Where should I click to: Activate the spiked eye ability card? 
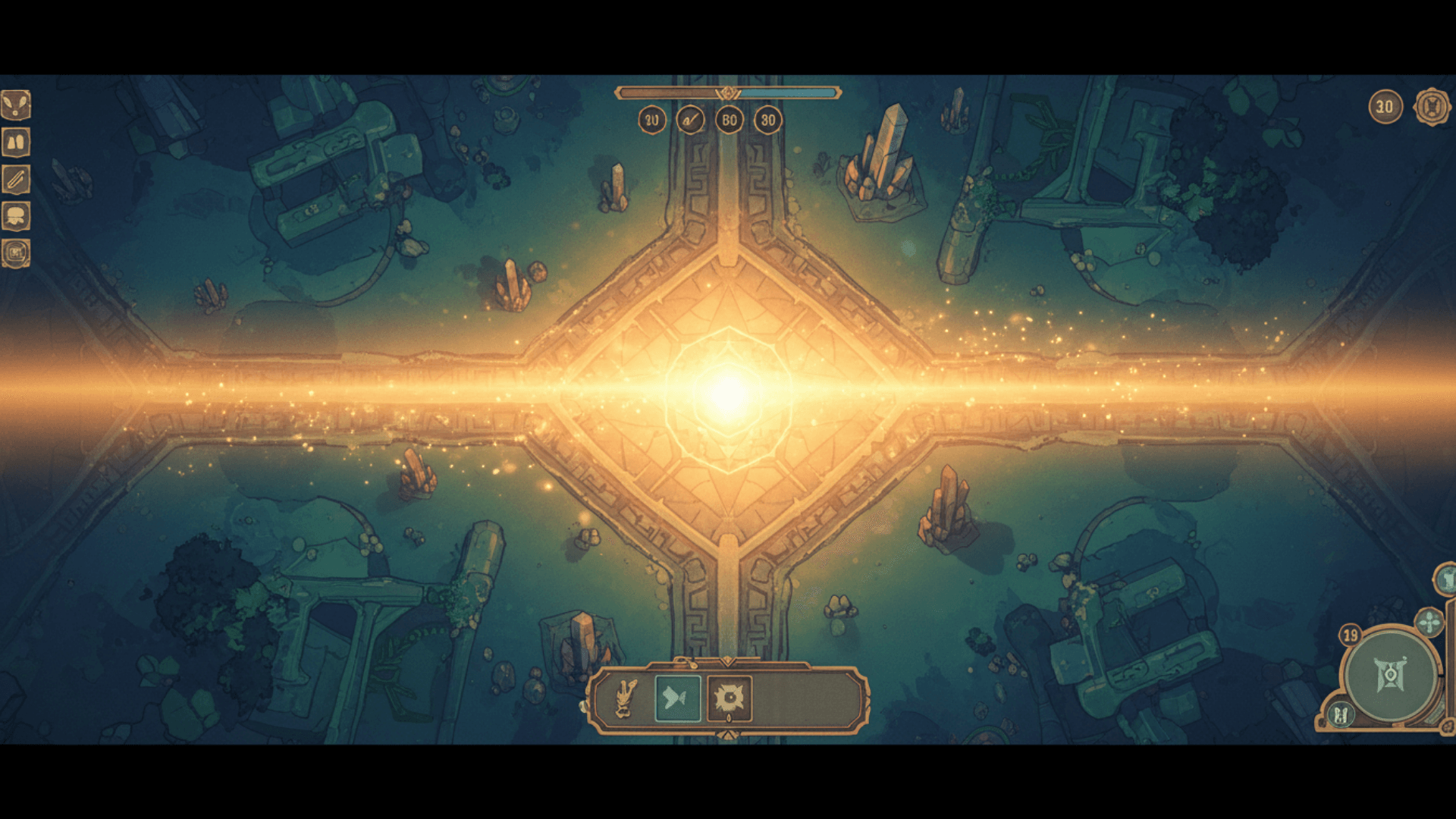click(x=729, y=698)
